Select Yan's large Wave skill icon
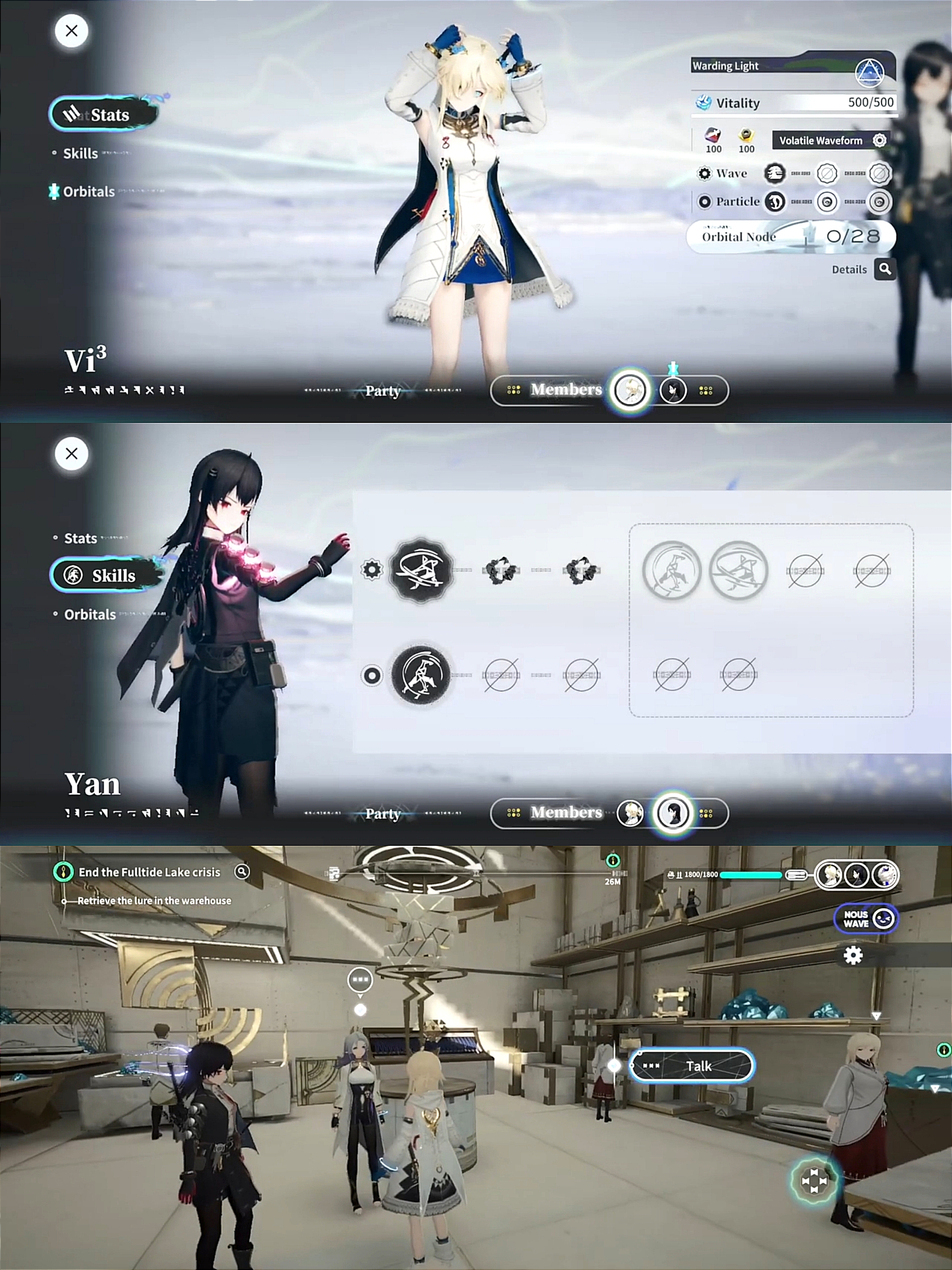 (x=420, y=571)
